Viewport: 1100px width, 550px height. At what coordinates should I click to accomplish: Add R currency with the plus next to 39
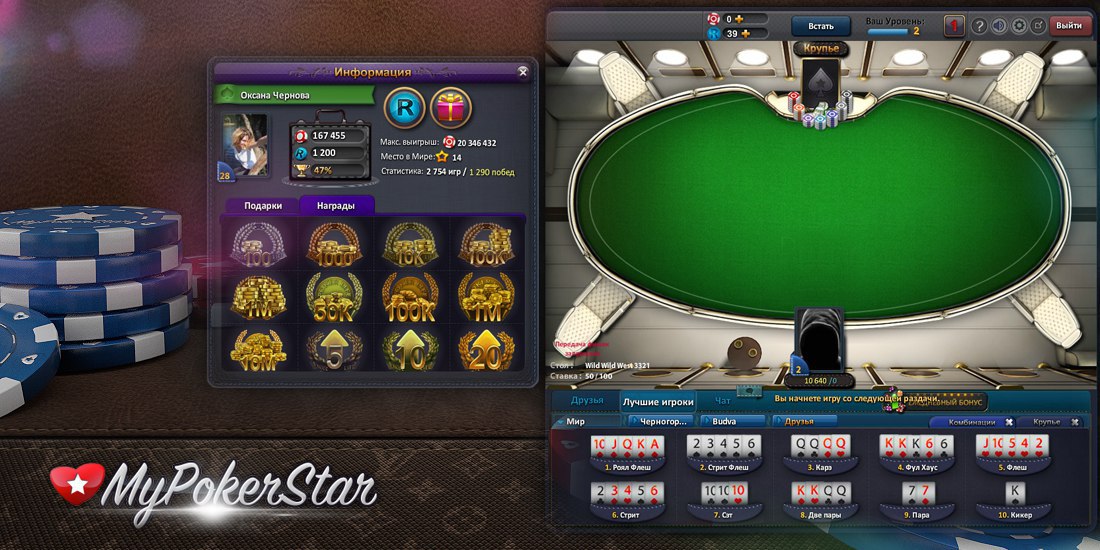click(745, 34)
